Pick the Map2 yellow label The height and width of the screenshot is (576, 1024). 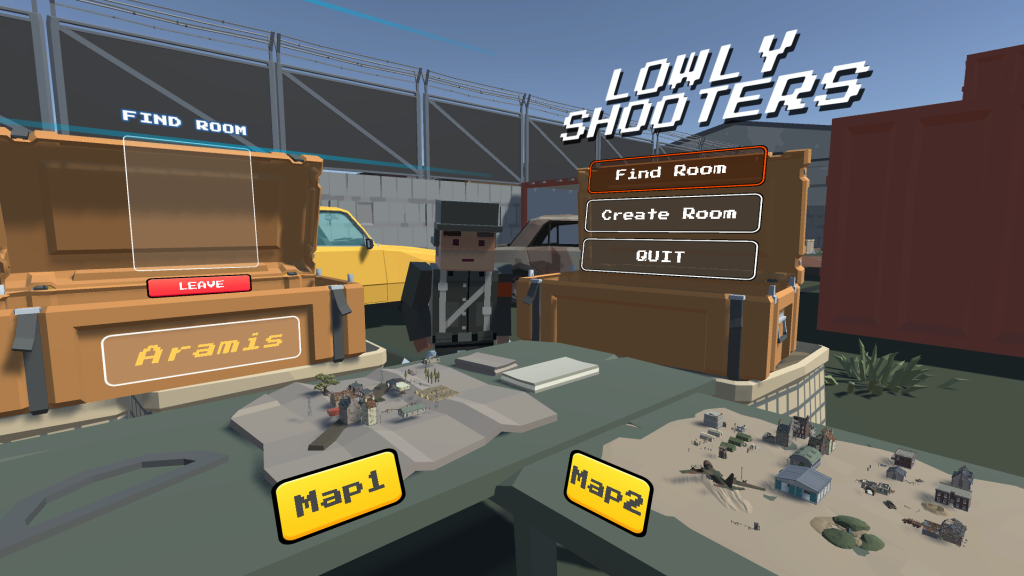point(605,491)
